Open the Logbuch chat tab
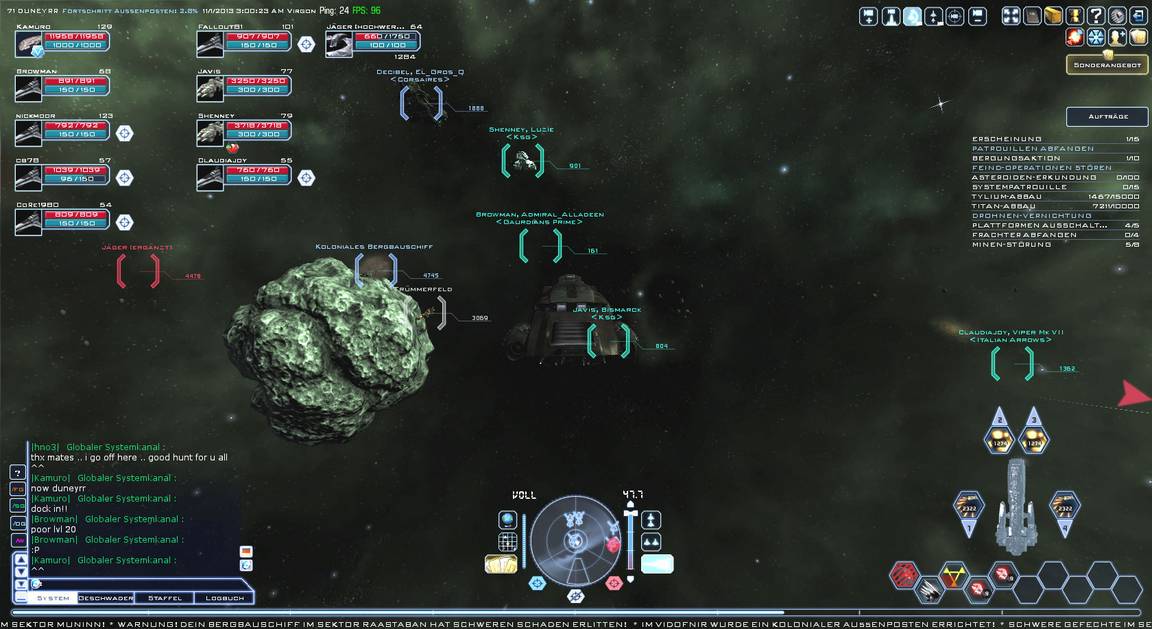The width and height of the screenshot is (1152, 629). point(224,598)
